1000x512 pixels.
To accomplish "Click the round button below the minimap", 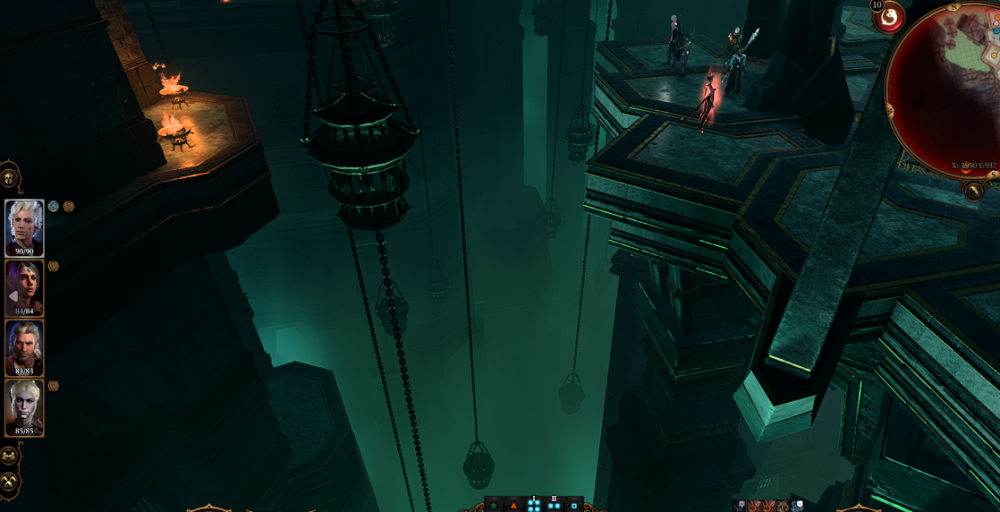I will coord(975,189).
